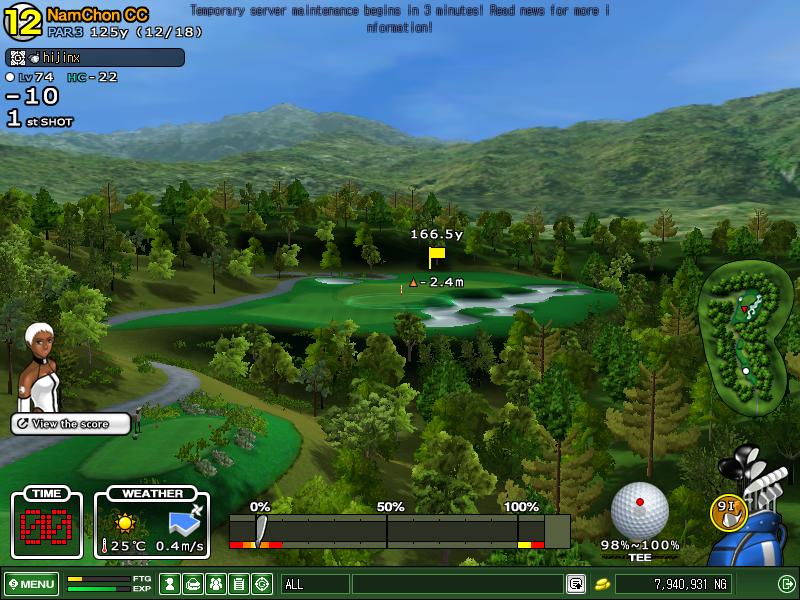
Task: Click the weather wind panel
Action: (x=152, y=524)
